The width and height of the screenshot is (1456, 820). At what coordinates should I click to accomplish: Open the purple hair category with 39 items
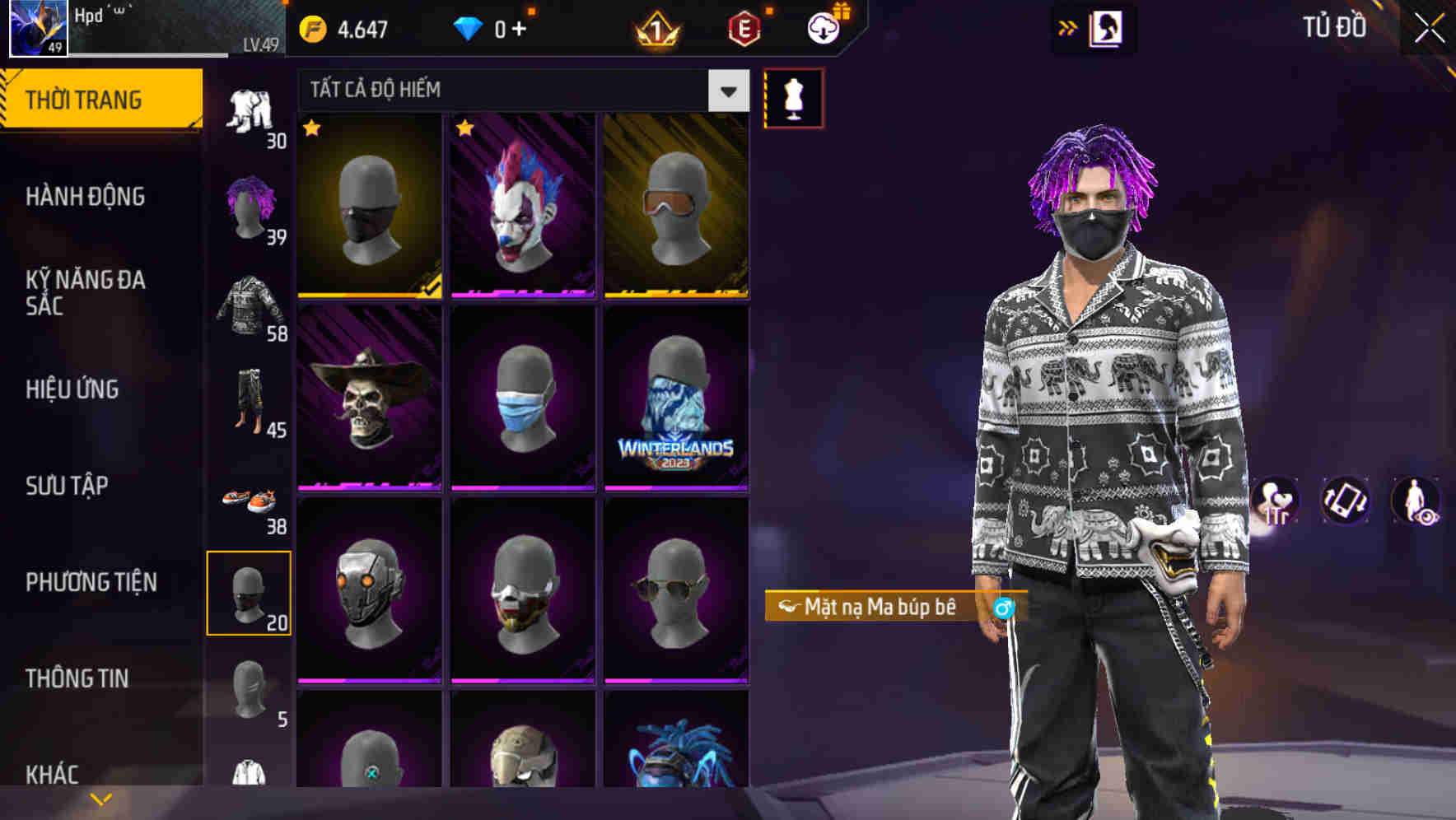point(250,206)
